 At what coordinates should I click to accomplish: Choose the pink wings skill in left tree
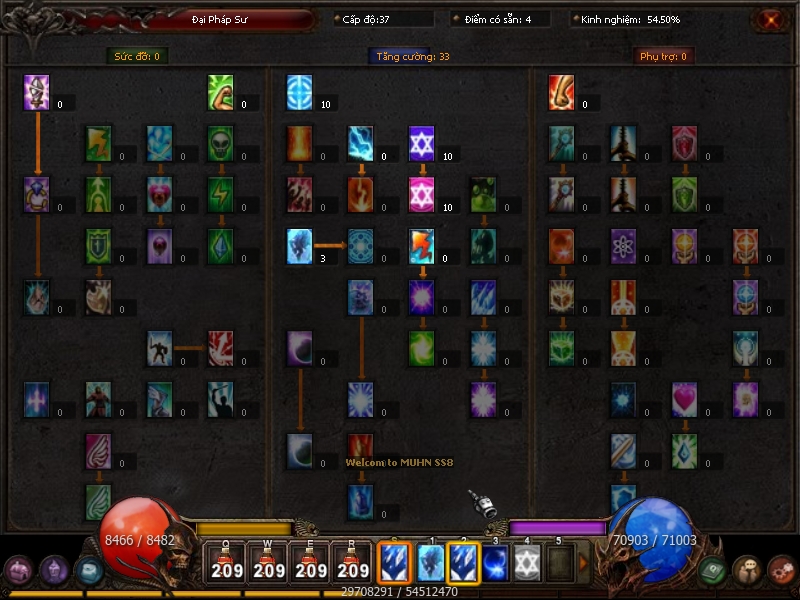[x=98, y=450]
